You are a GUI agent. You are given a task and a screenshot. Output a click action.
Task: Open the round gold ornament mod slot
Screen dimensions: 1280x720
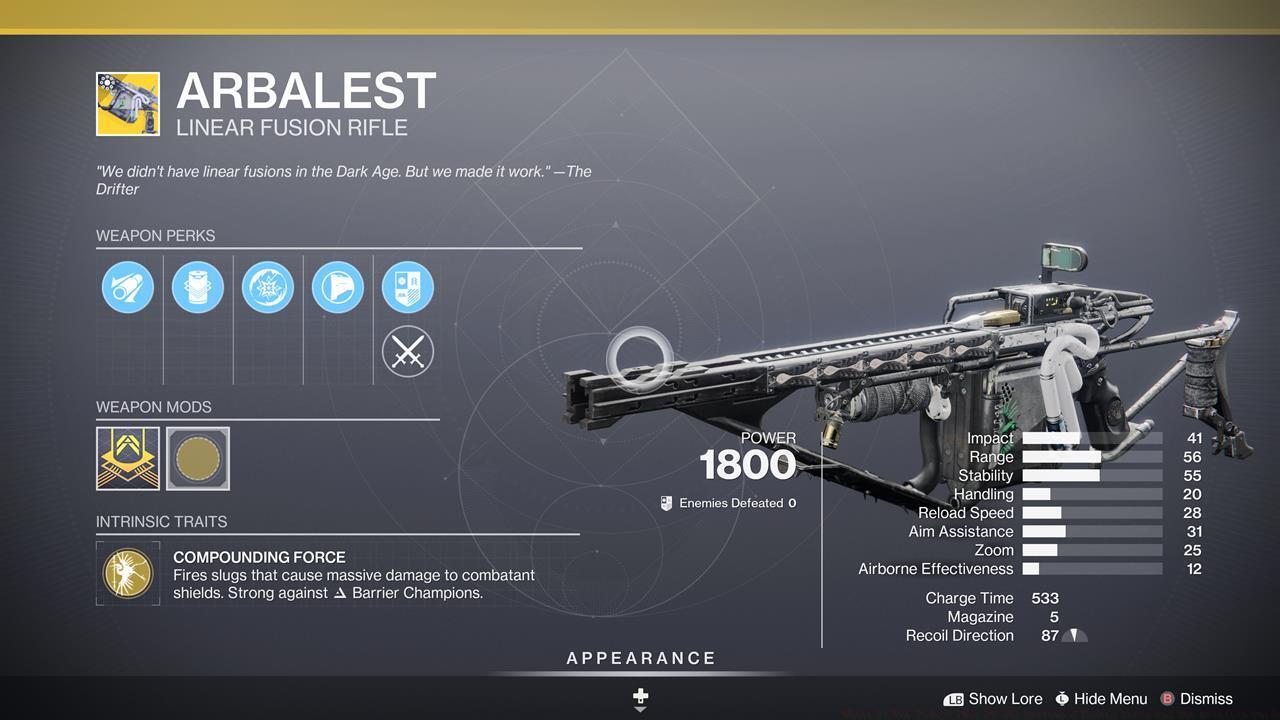(x=198, y=459)
